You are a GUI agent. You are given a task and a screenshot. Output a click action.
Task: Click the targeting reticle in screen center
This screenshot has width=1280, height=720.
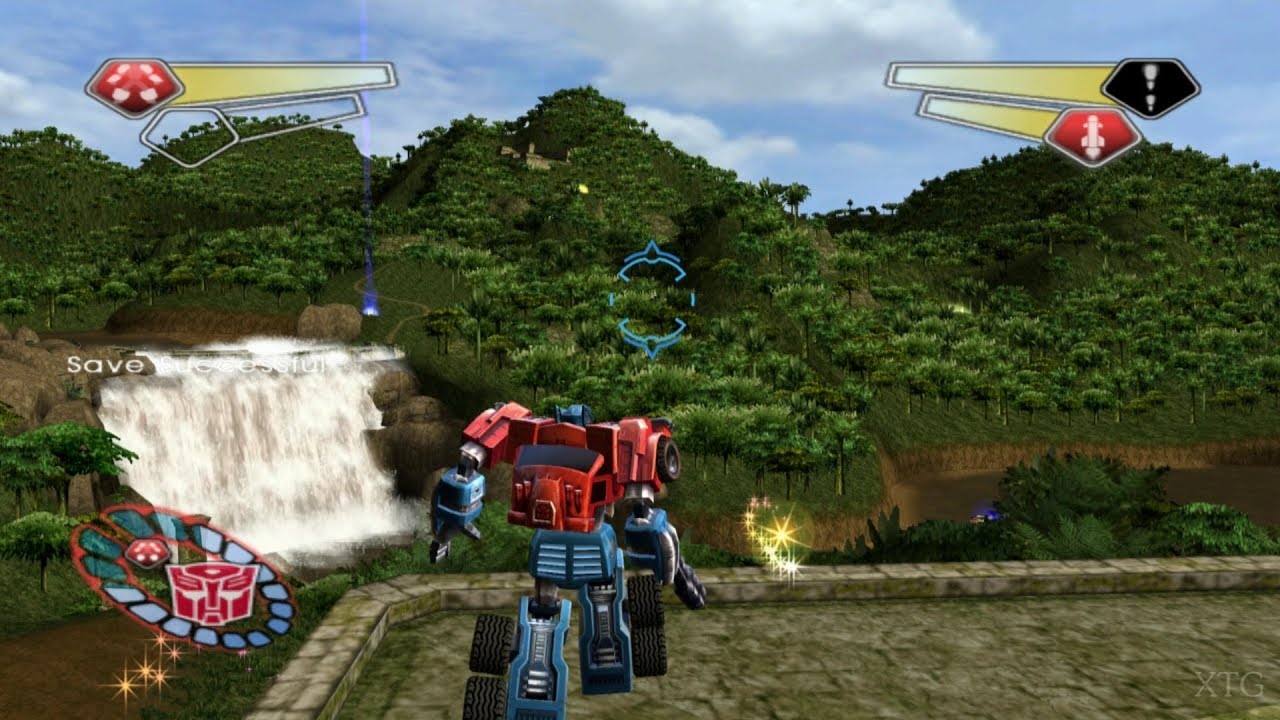[x=650, y=300]
